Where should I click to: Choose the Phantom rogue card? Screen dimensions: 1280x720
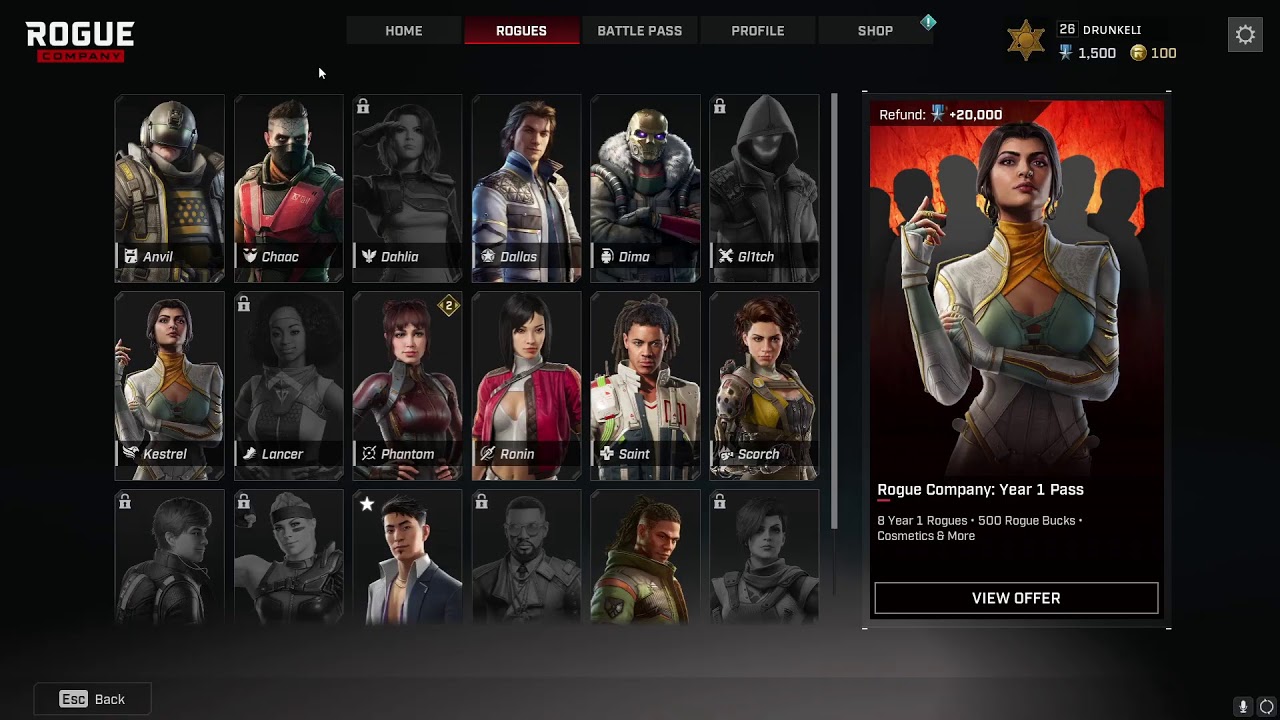point(408,386)
